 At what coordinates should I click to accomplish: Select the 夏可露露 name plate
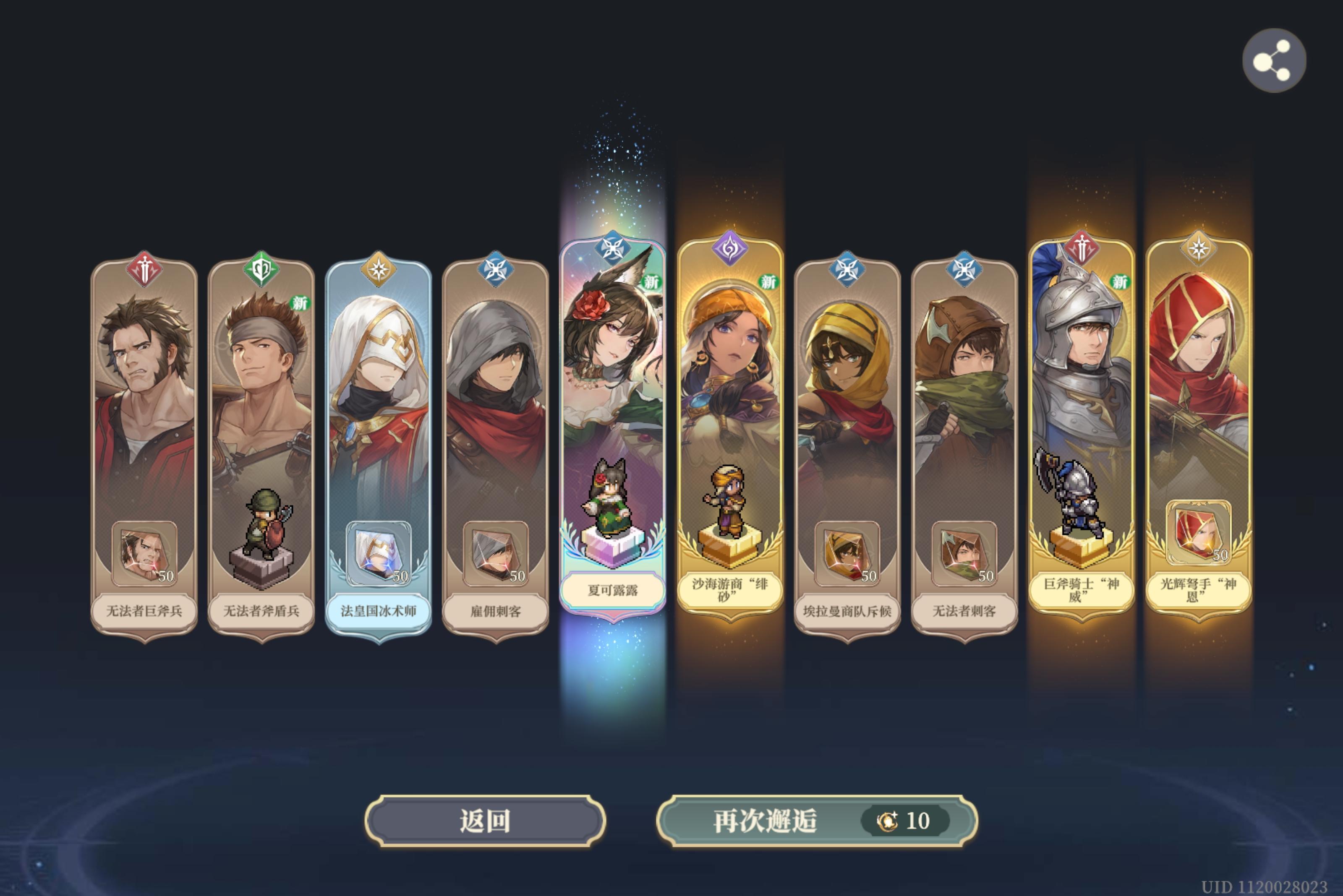(x=612, y=590)
